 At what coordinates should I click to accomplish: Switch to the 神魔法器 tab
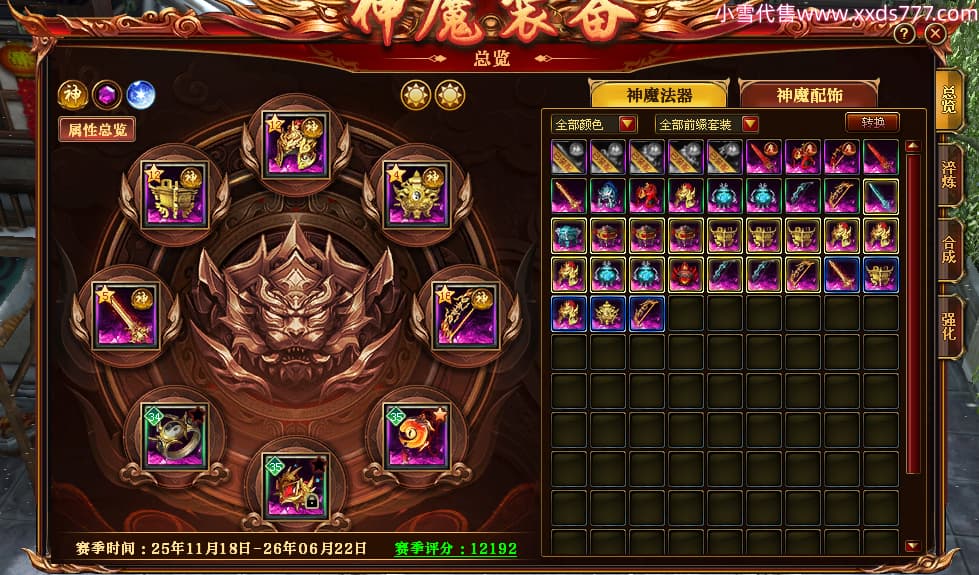pyautogui.click(x=659, y=95)
